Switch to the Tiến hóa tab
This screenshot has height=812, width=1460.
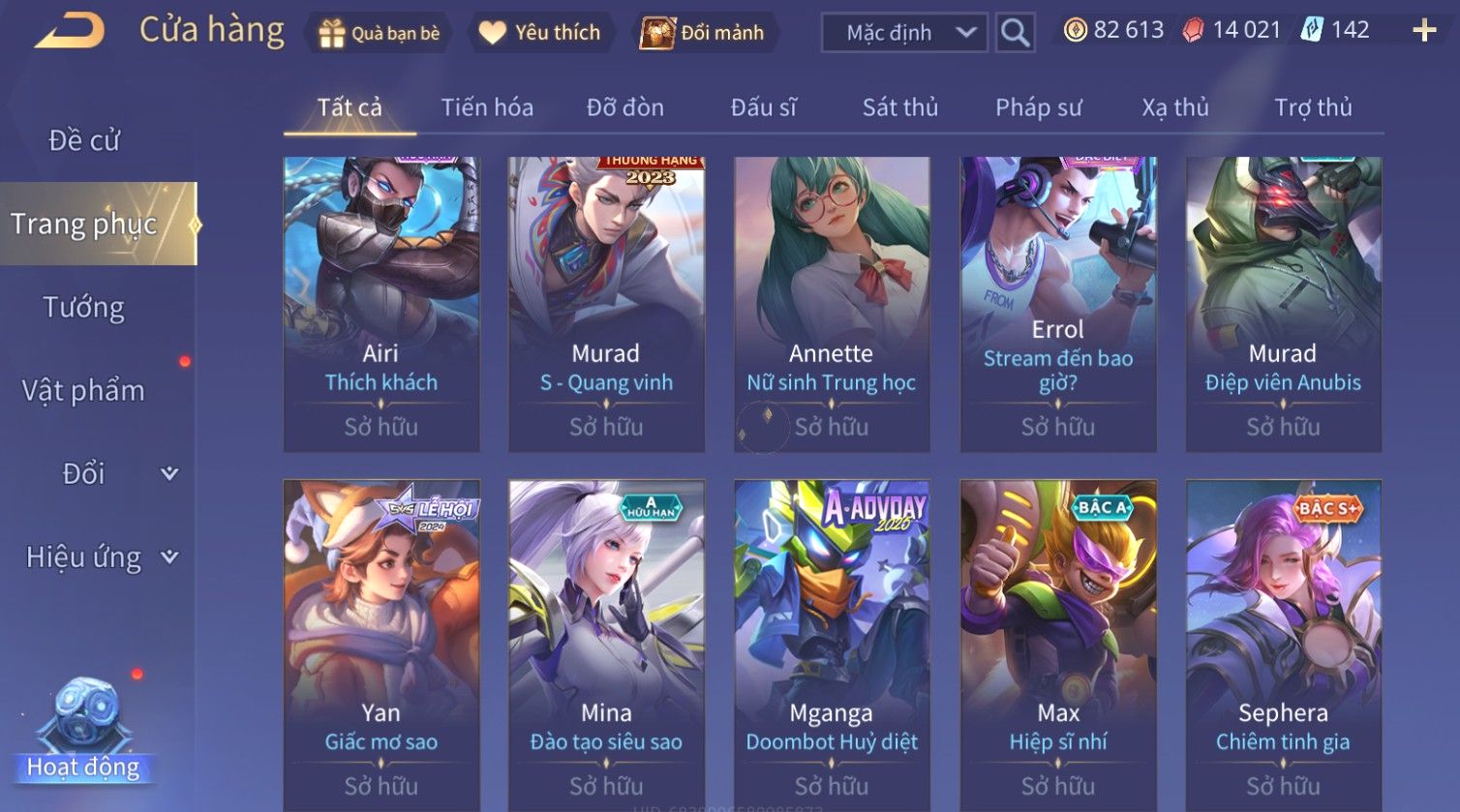[x=487, y=107]
